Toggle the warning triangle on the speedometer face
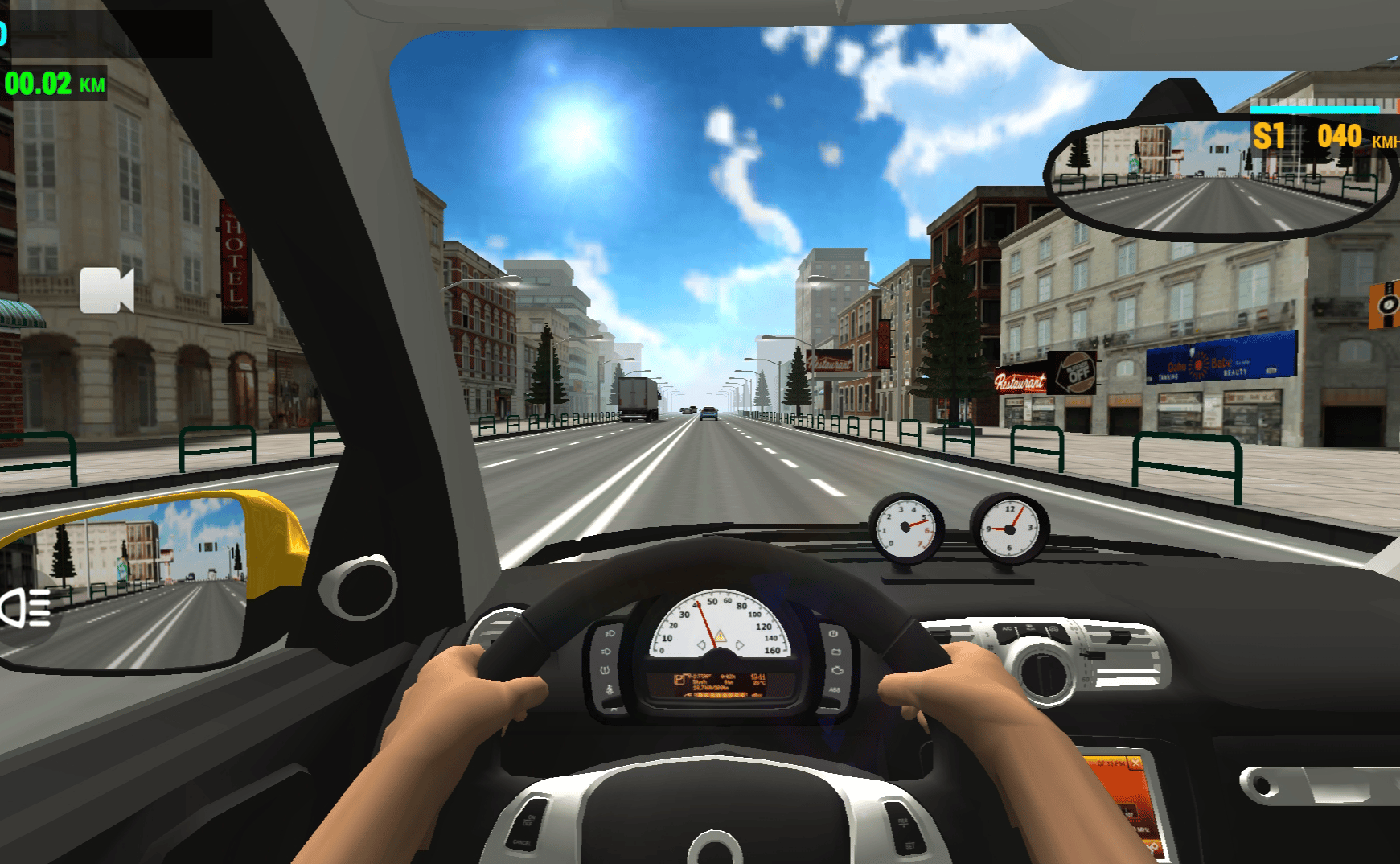 720,637
